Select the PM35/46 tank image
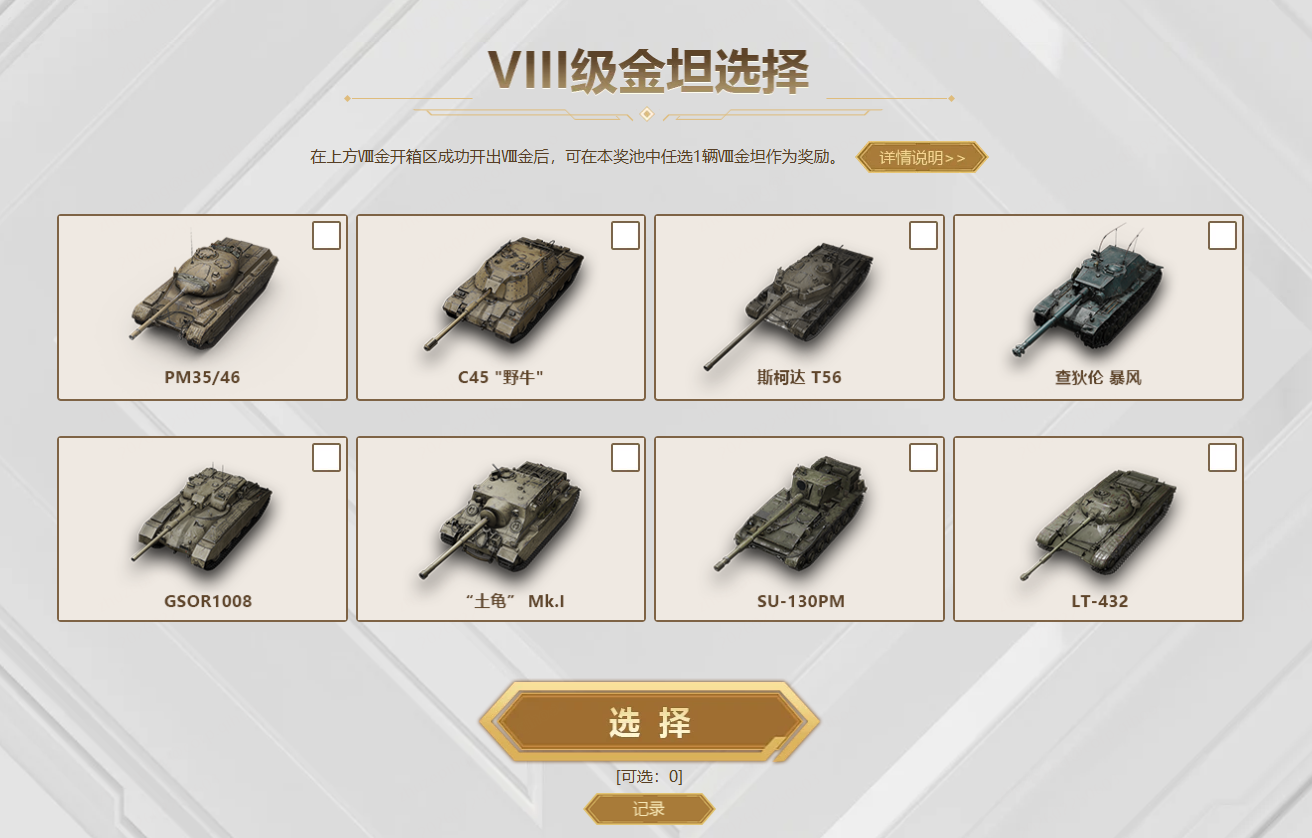Viewport: 1312px width, 838px height. coord(203,290)
